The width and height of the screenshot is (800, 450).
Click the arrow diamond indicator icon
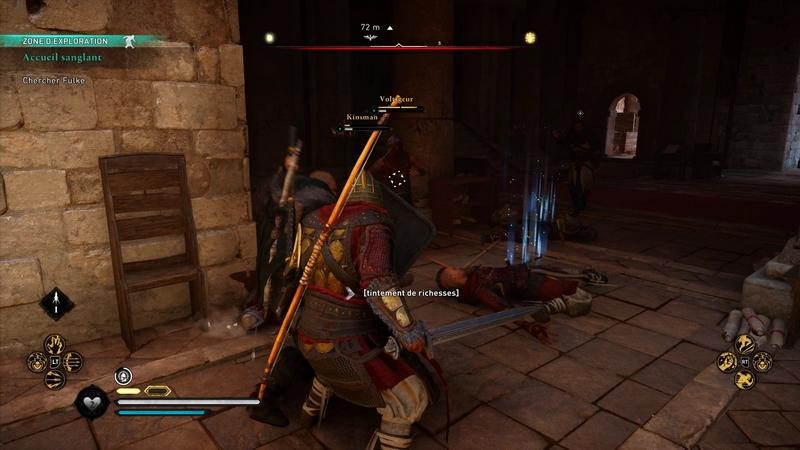56,302
